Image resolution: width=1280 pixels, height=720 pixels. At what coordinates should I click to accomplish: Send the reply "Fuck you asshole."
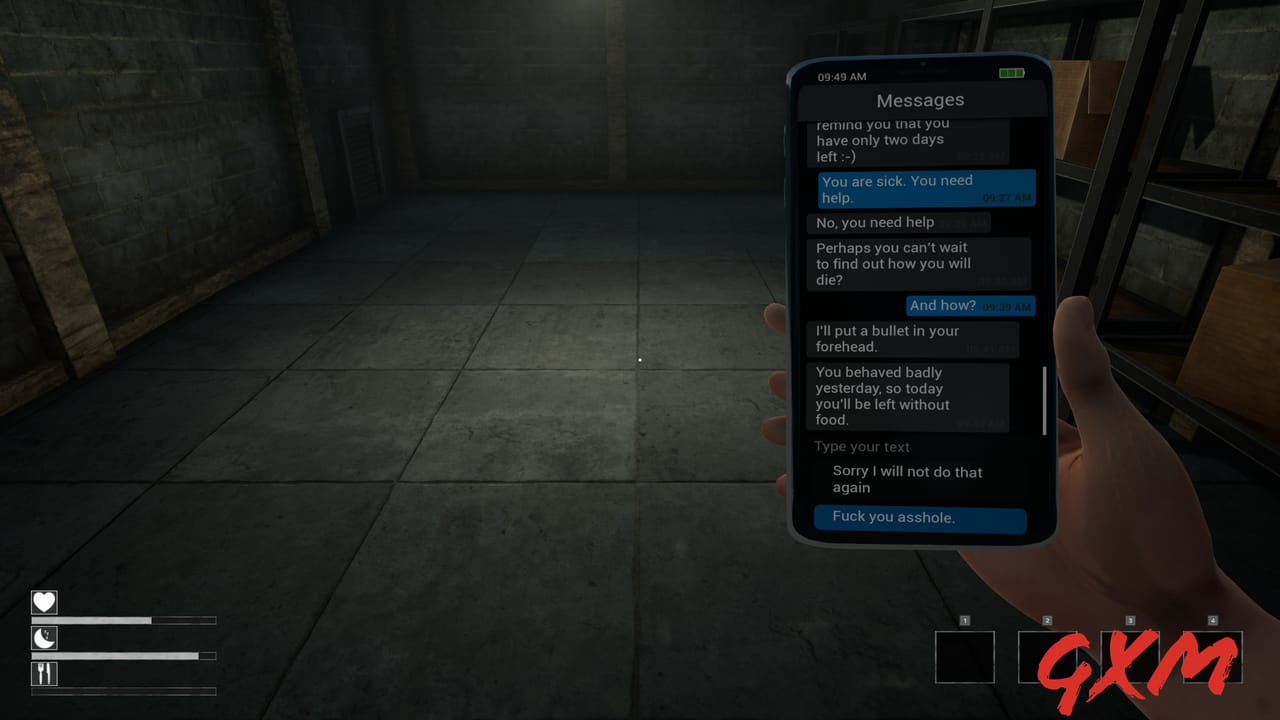(920, 517)
